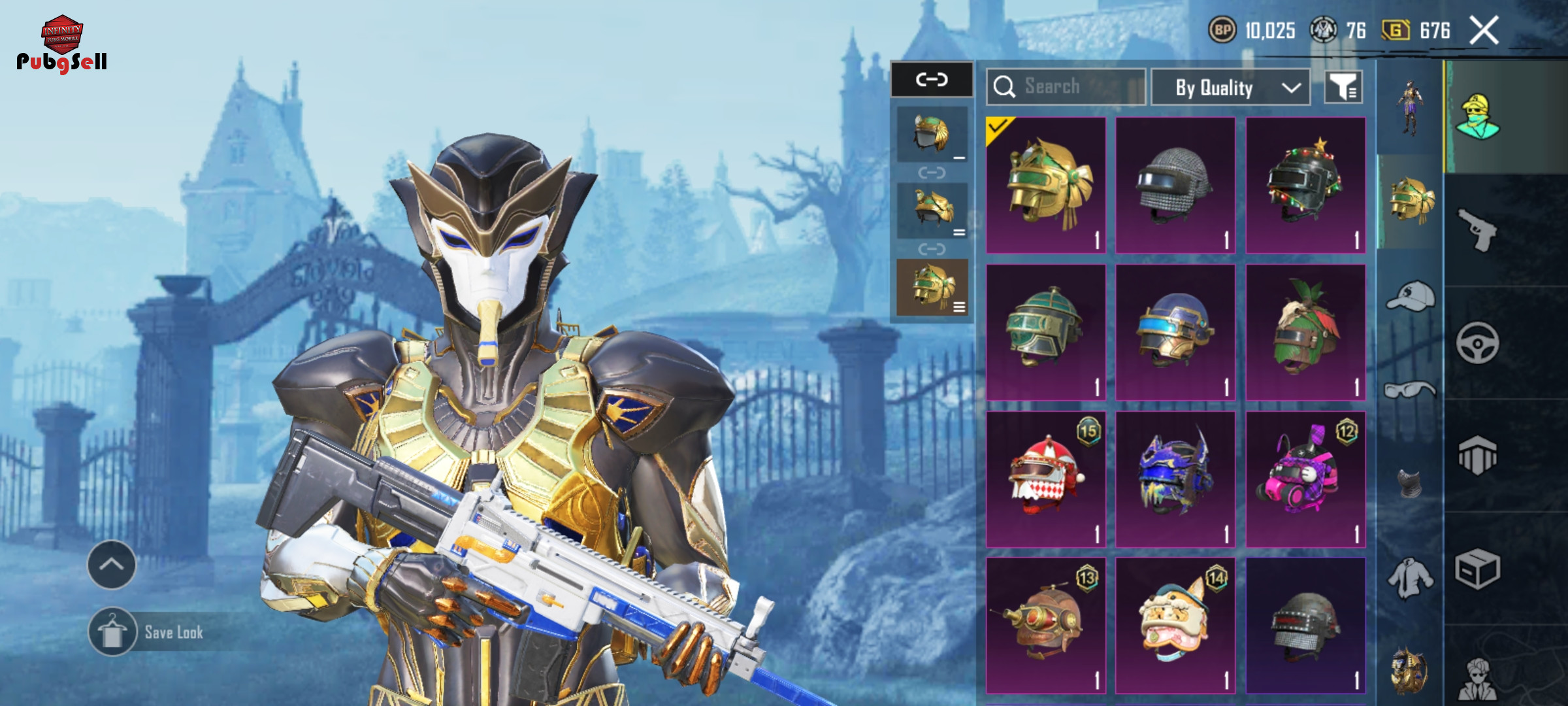Viewport: 1568px width, 706px height.
Task: Pick the helmet with blue visor
Action: tap(1175, 332)
